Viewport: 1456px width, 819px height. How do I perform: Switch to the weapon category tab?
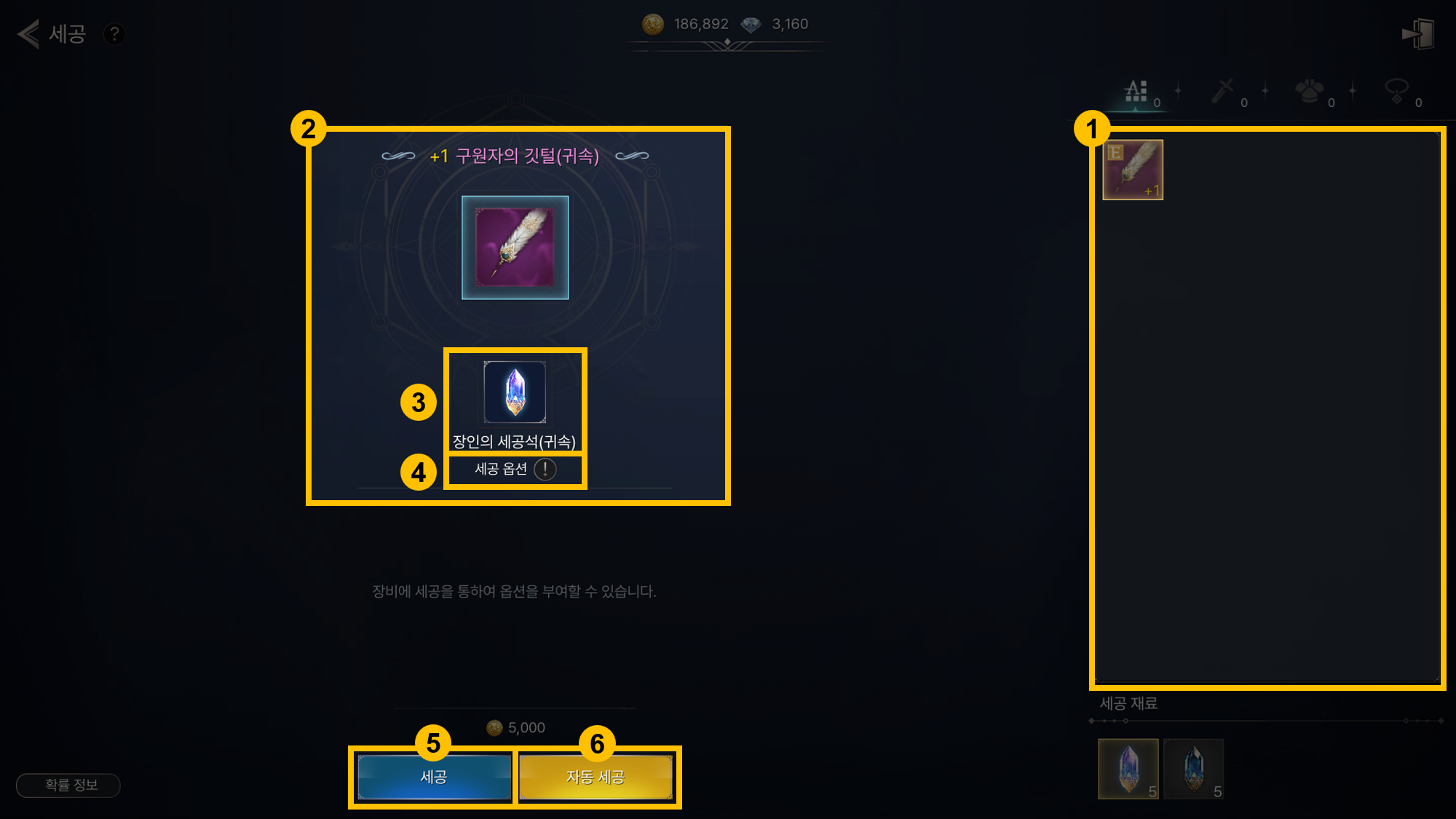1223,92
